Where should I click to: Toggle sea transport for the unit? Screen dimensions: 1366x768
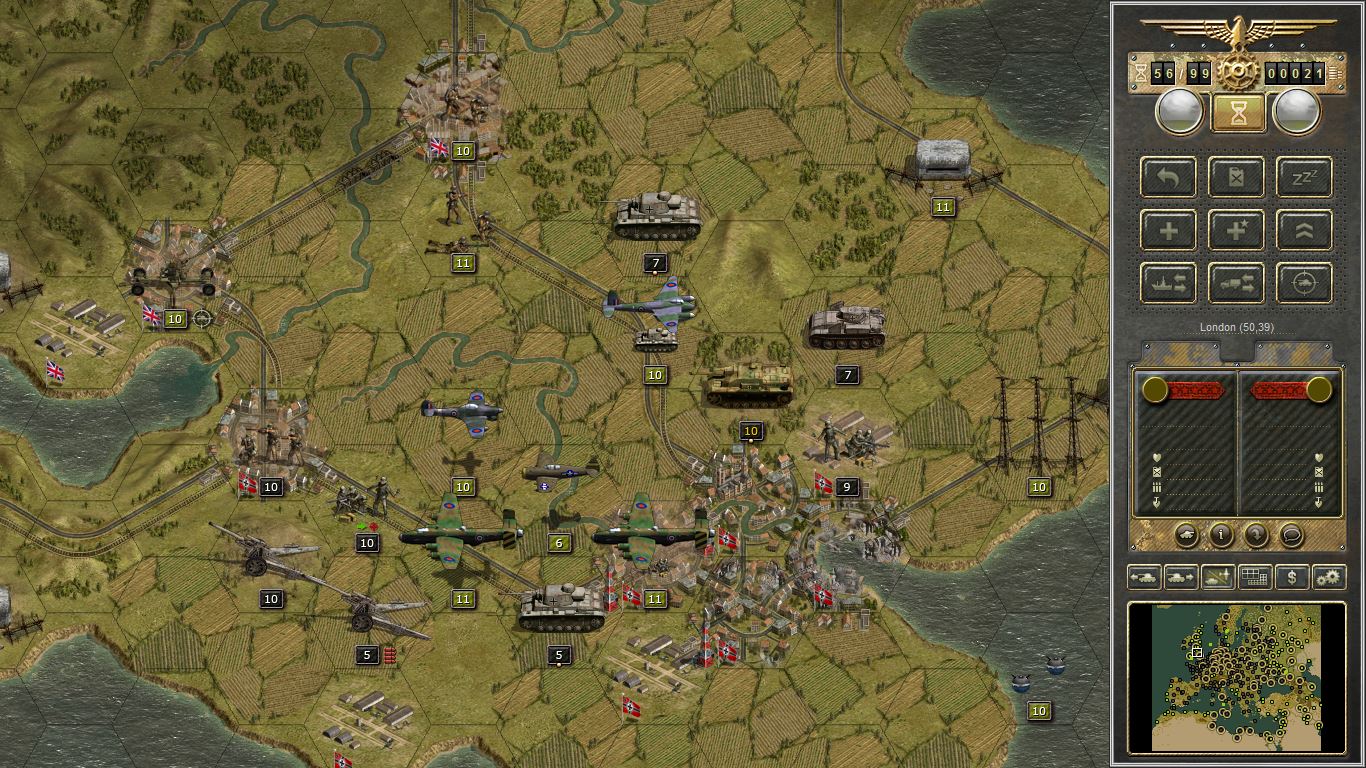point(1168,283)
